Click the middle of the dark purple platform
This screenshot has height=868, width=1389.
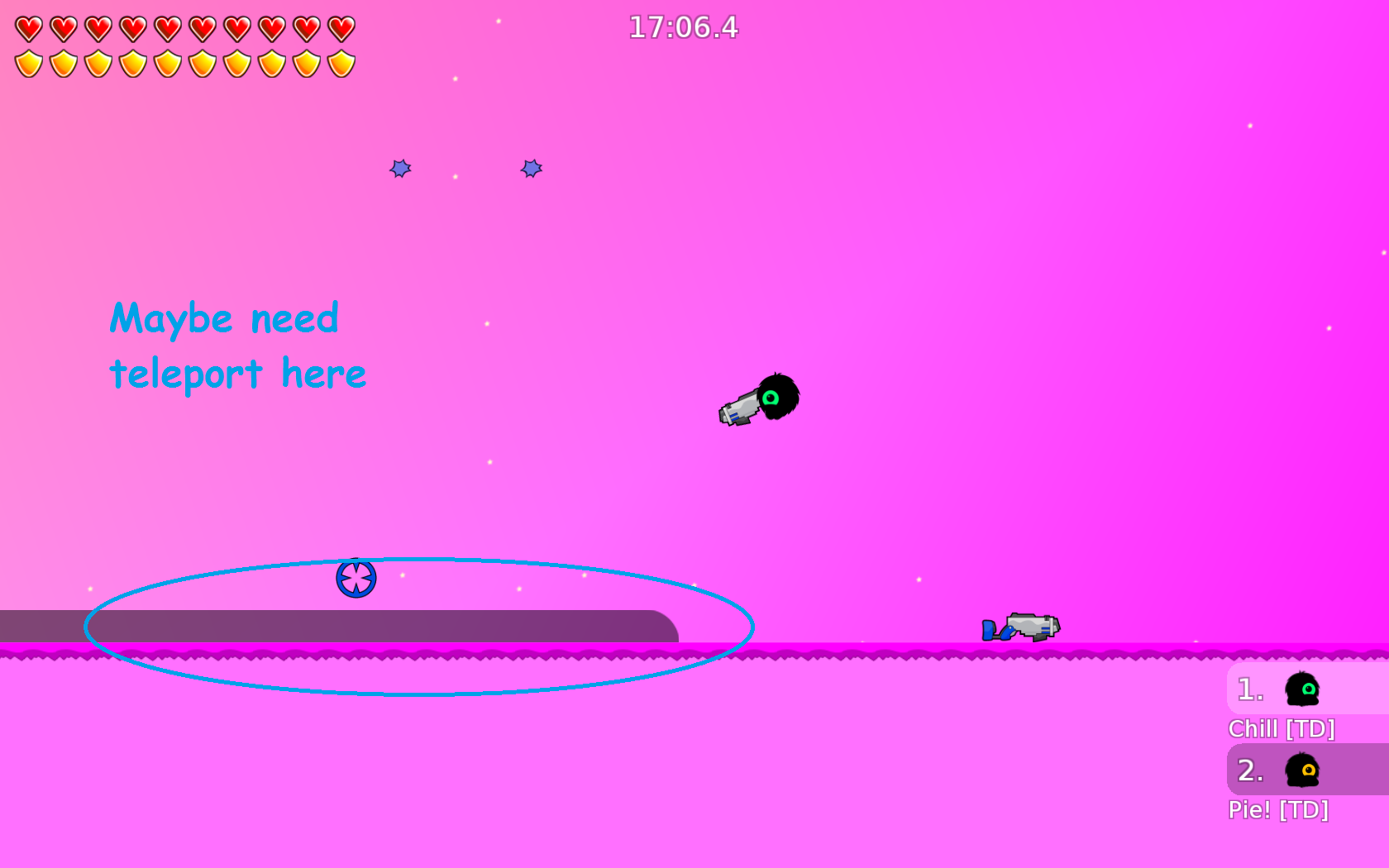click(339, 626)
